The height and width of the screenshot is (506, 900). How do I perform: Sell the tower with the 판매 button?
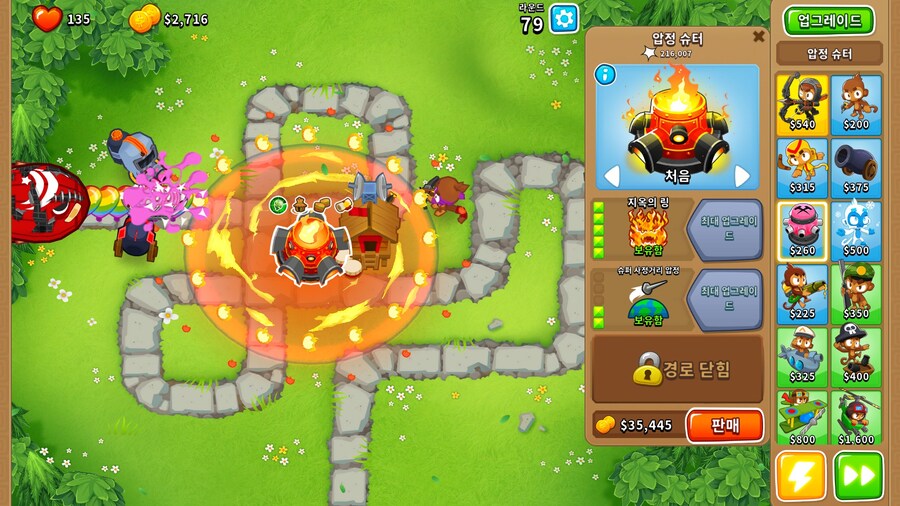pyautogui.click(x=725, y=425)
